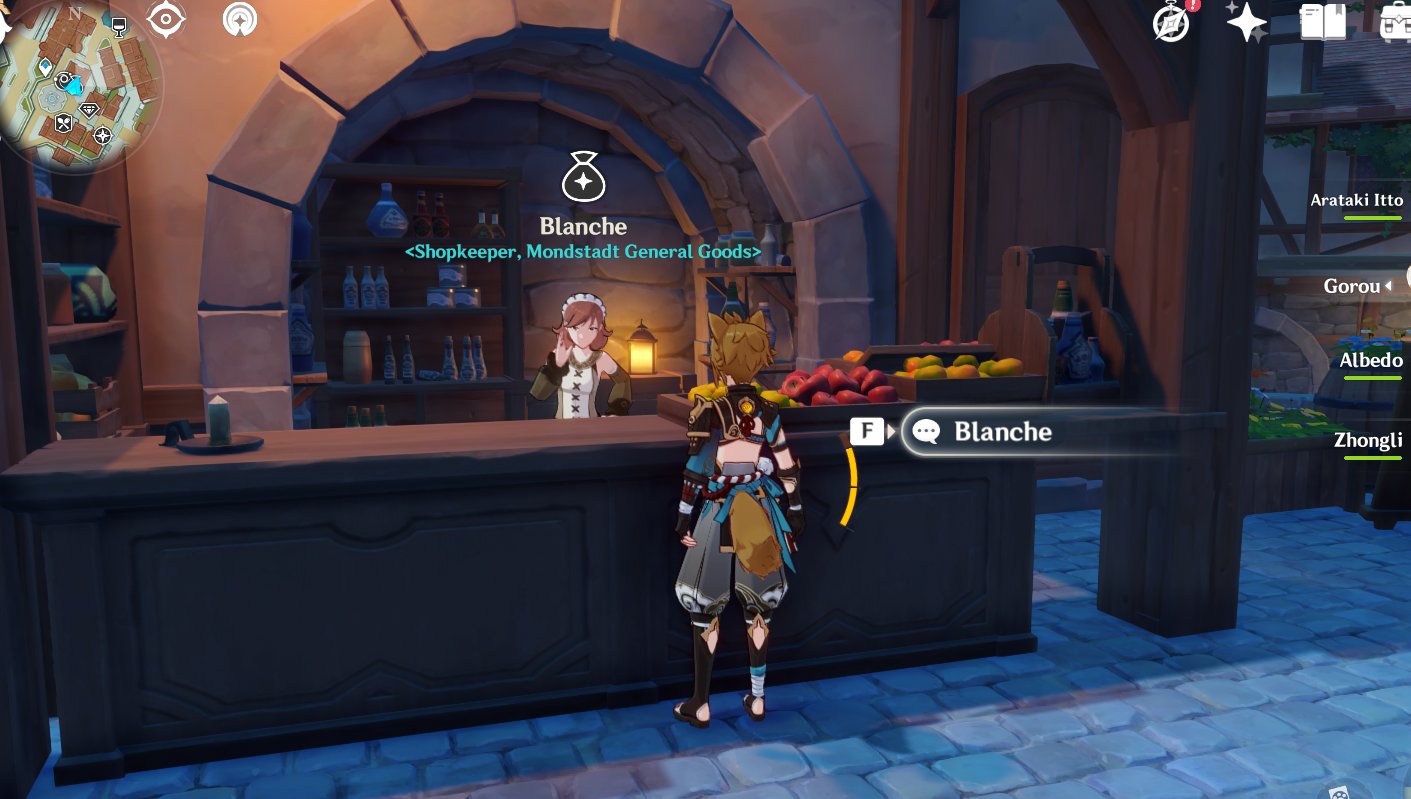Click the blue waypoint marker on the minimap

[46, 65]
